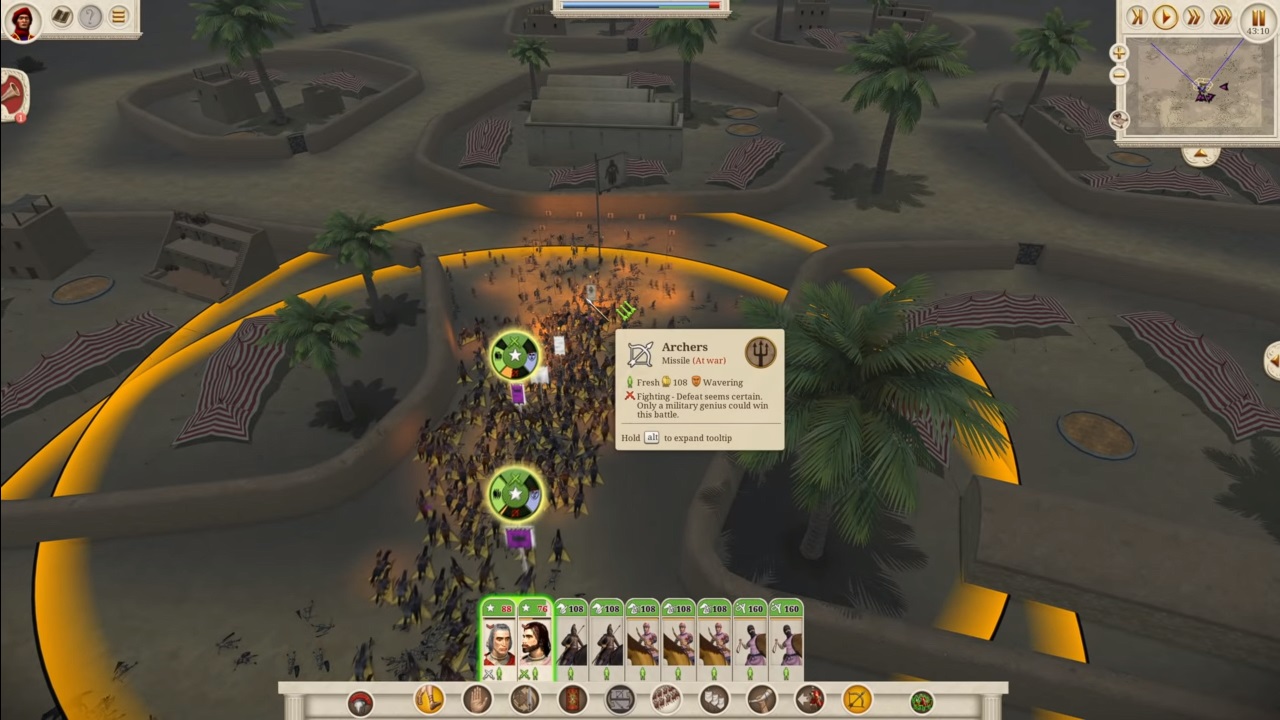Click the morale bar above the battlefield

(640, 6)
